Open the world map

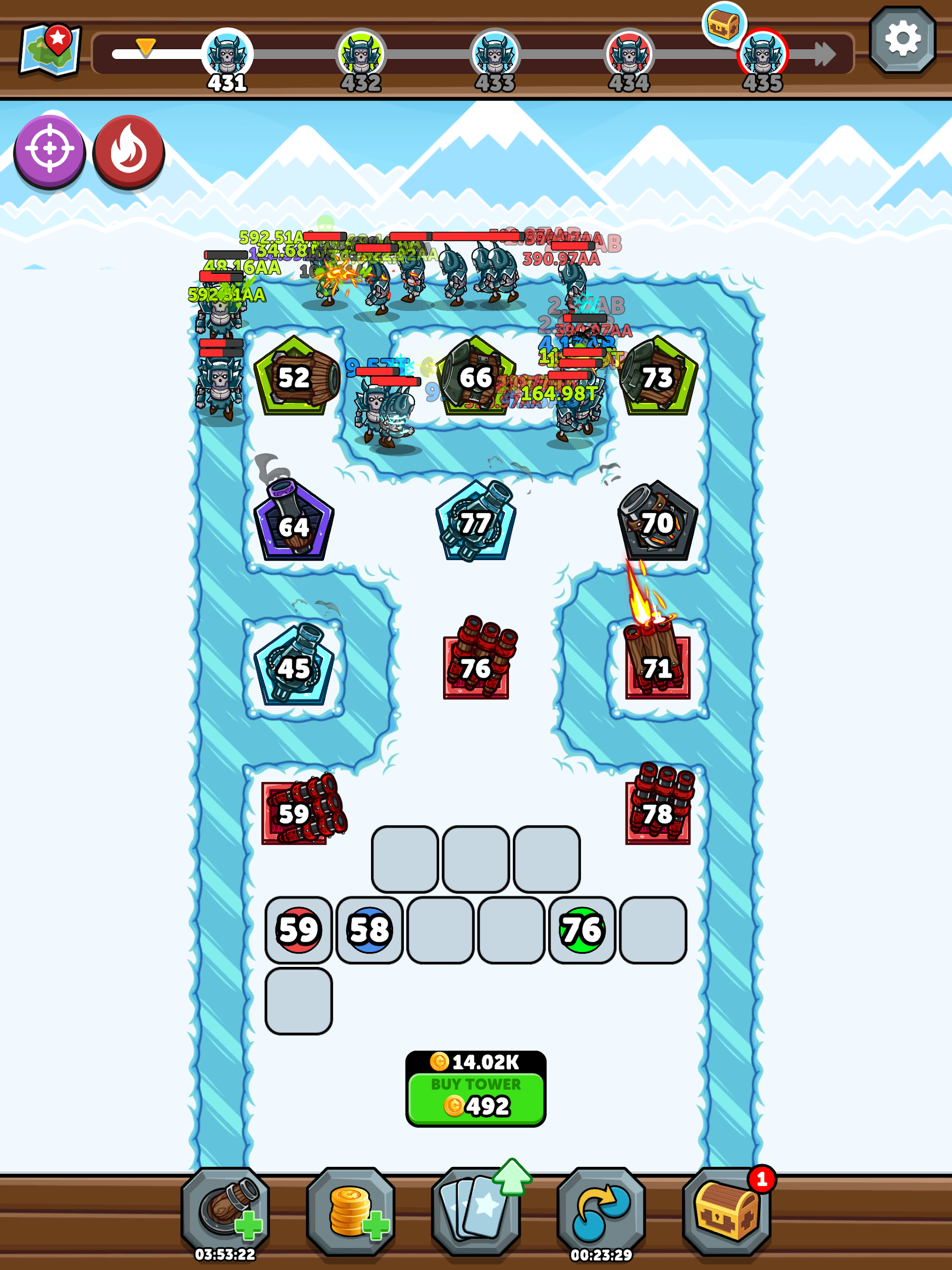50,50
